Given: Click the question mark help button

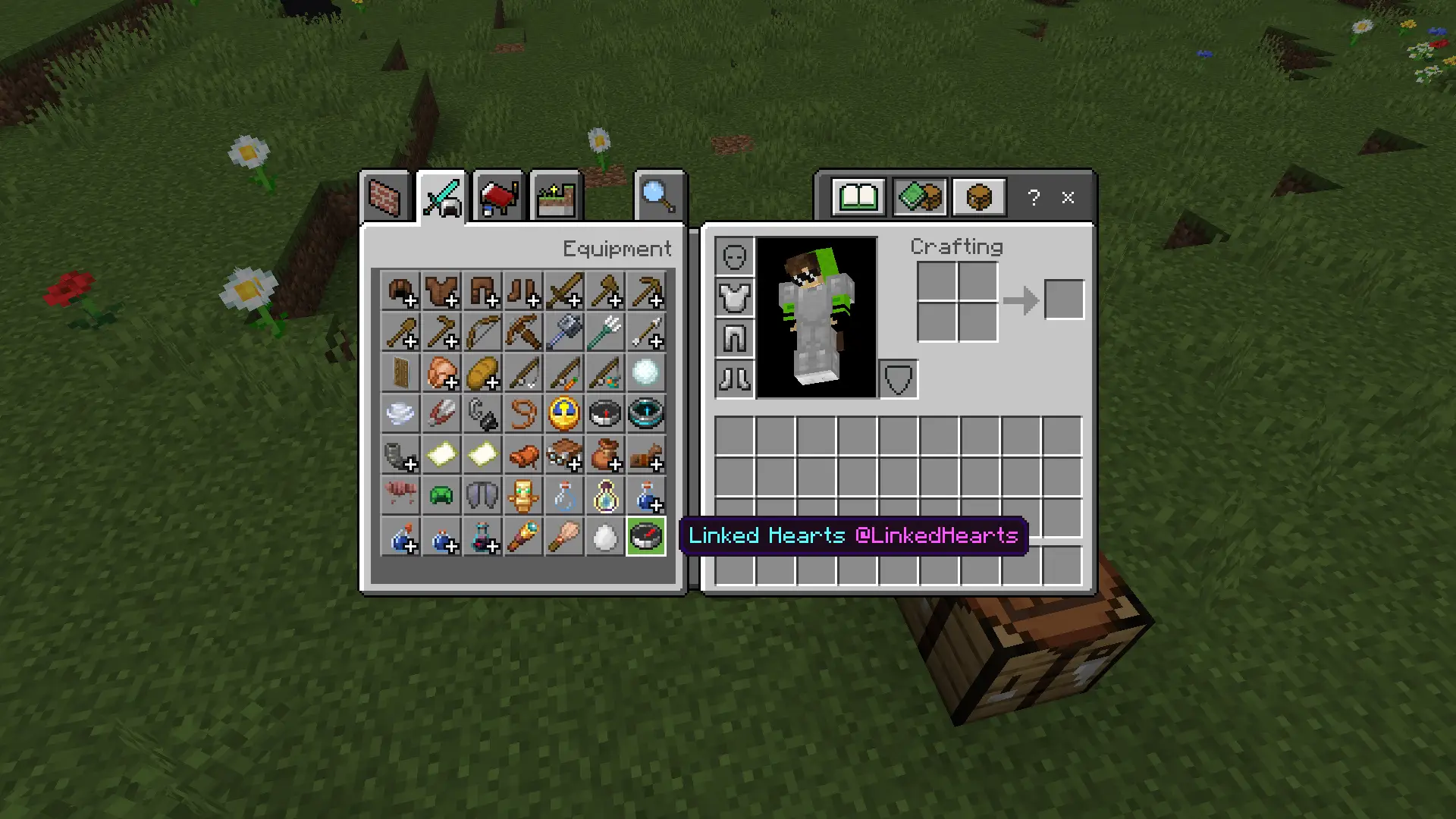Looking at the screenshot, I should pos(1034,198).
